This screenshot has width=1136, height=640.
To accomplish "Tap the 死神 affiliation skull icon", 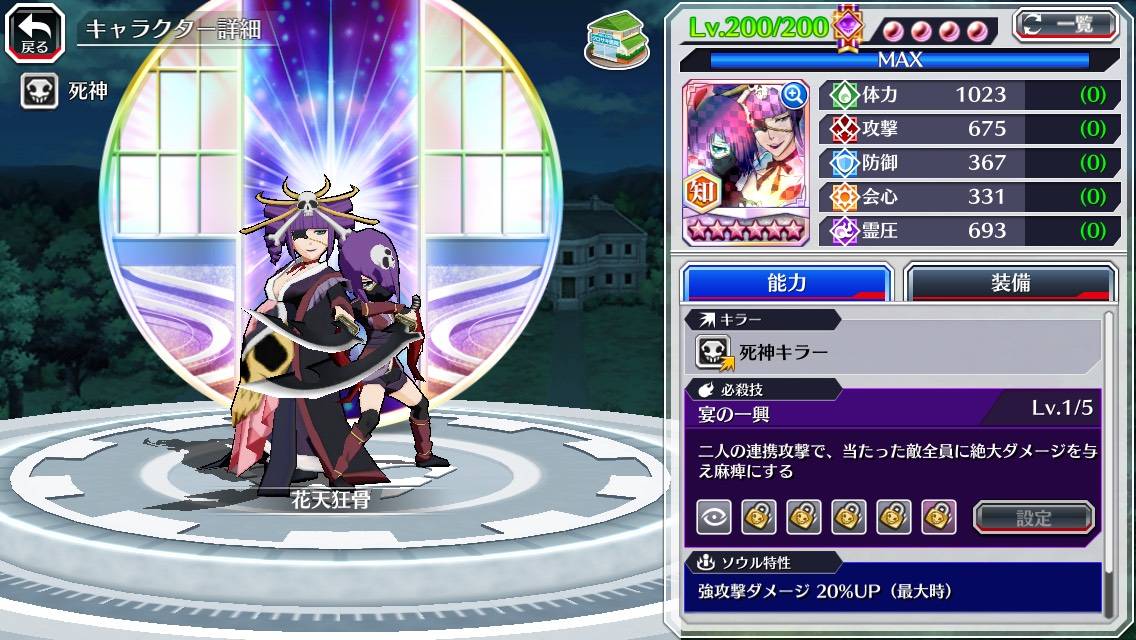I will point(41,92).
